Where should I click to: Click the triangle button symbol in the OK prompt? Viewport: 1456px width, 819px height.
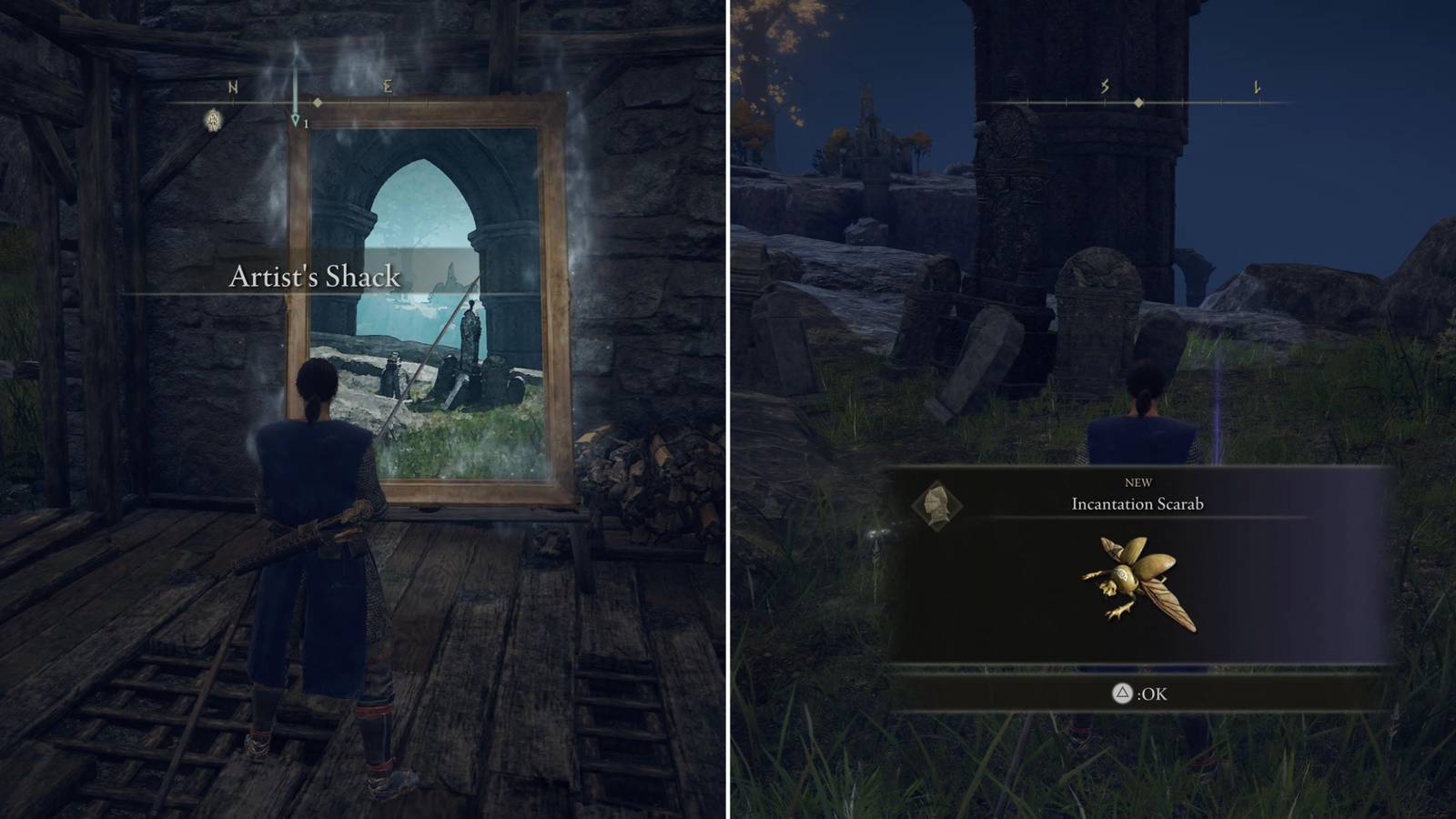pos(1120,693)
